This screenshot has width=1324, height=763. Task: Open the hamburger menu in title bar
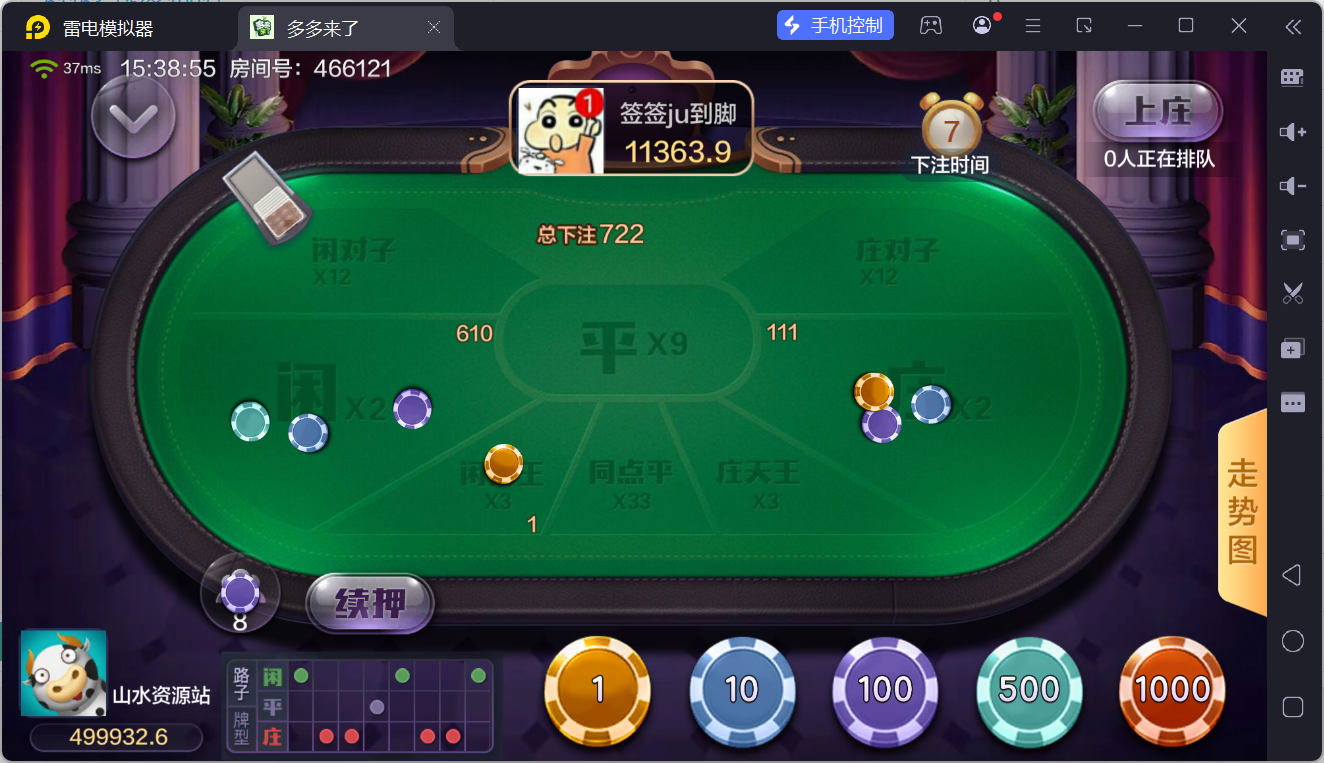coord(1033,25)
